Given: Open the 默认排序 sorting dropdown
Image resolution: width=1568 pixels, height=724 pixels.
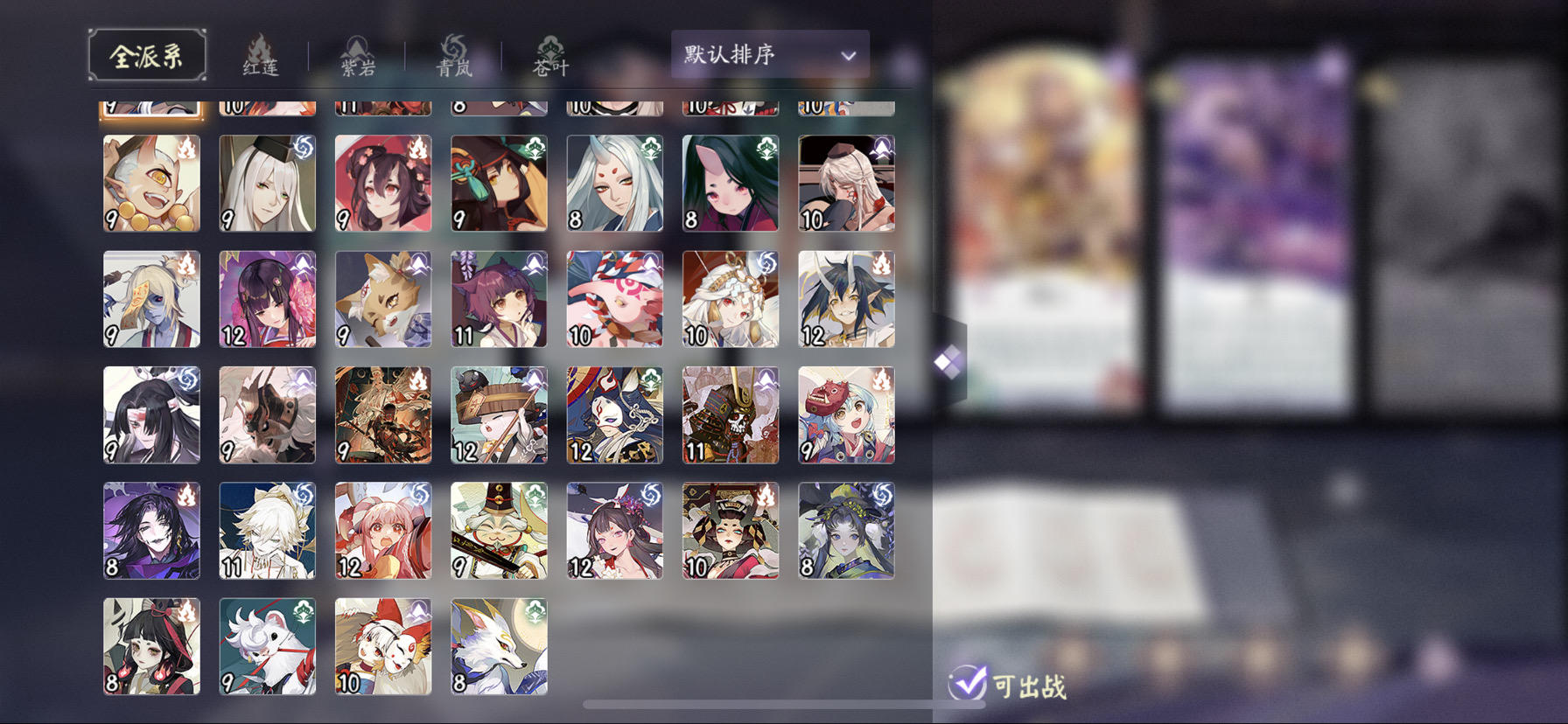Looking at the screenshot, I should (768, 54).
